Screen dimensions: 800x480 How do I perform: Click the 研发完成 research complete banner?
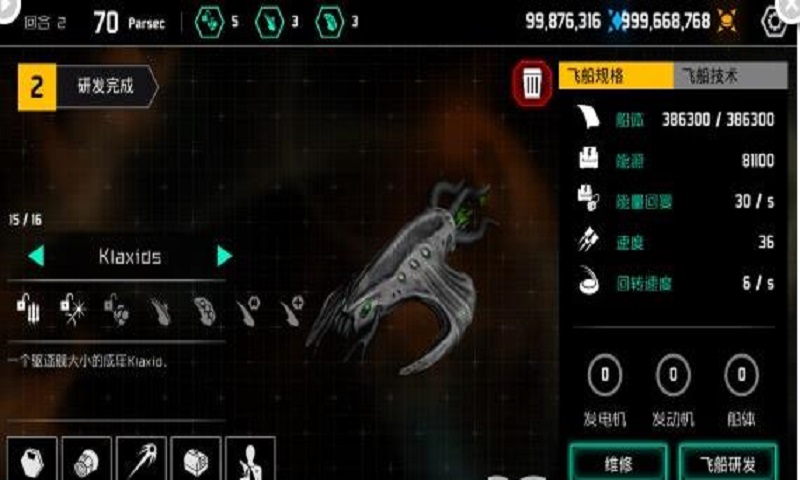88,87
